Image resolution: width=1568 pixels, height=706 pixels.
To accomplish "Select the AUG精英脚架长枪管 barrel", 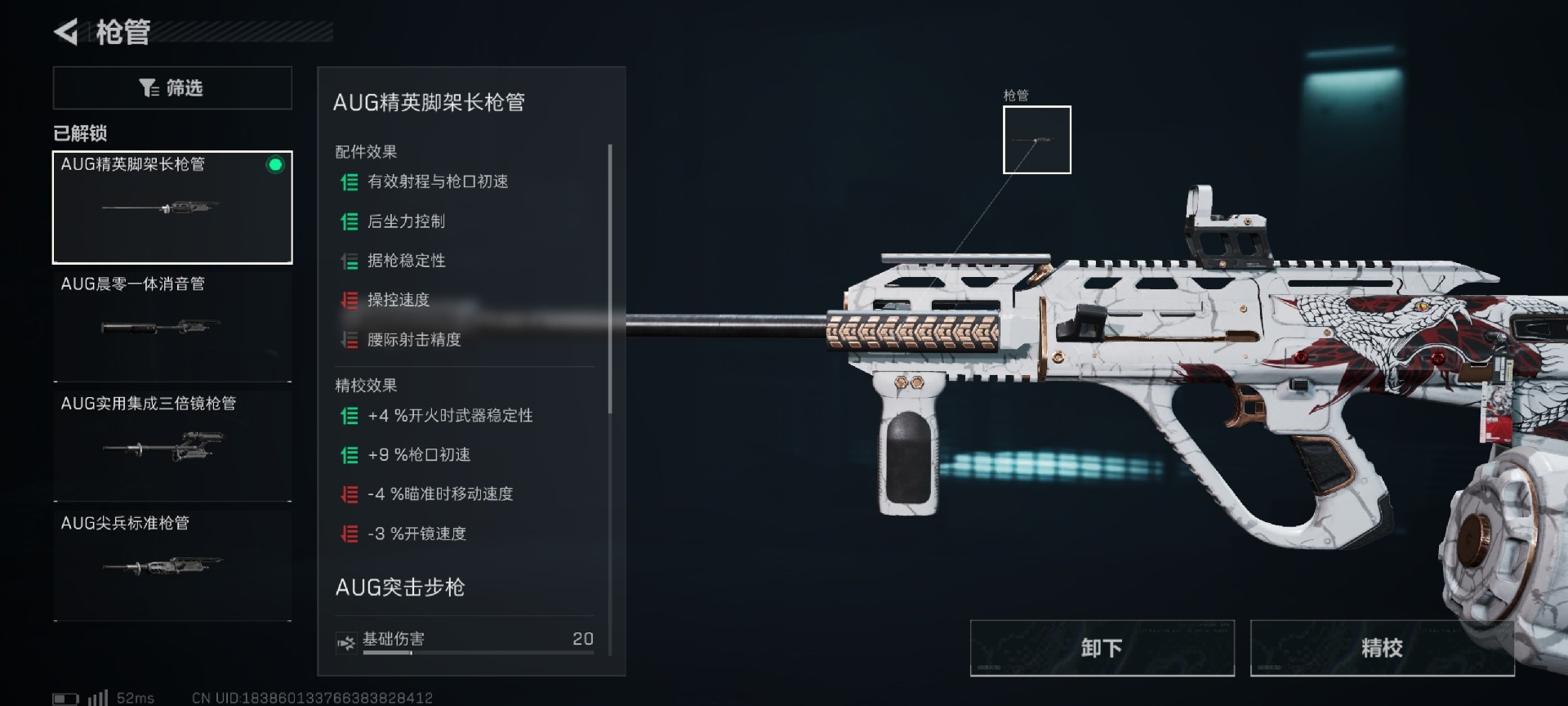I will (x=172, y=207).
